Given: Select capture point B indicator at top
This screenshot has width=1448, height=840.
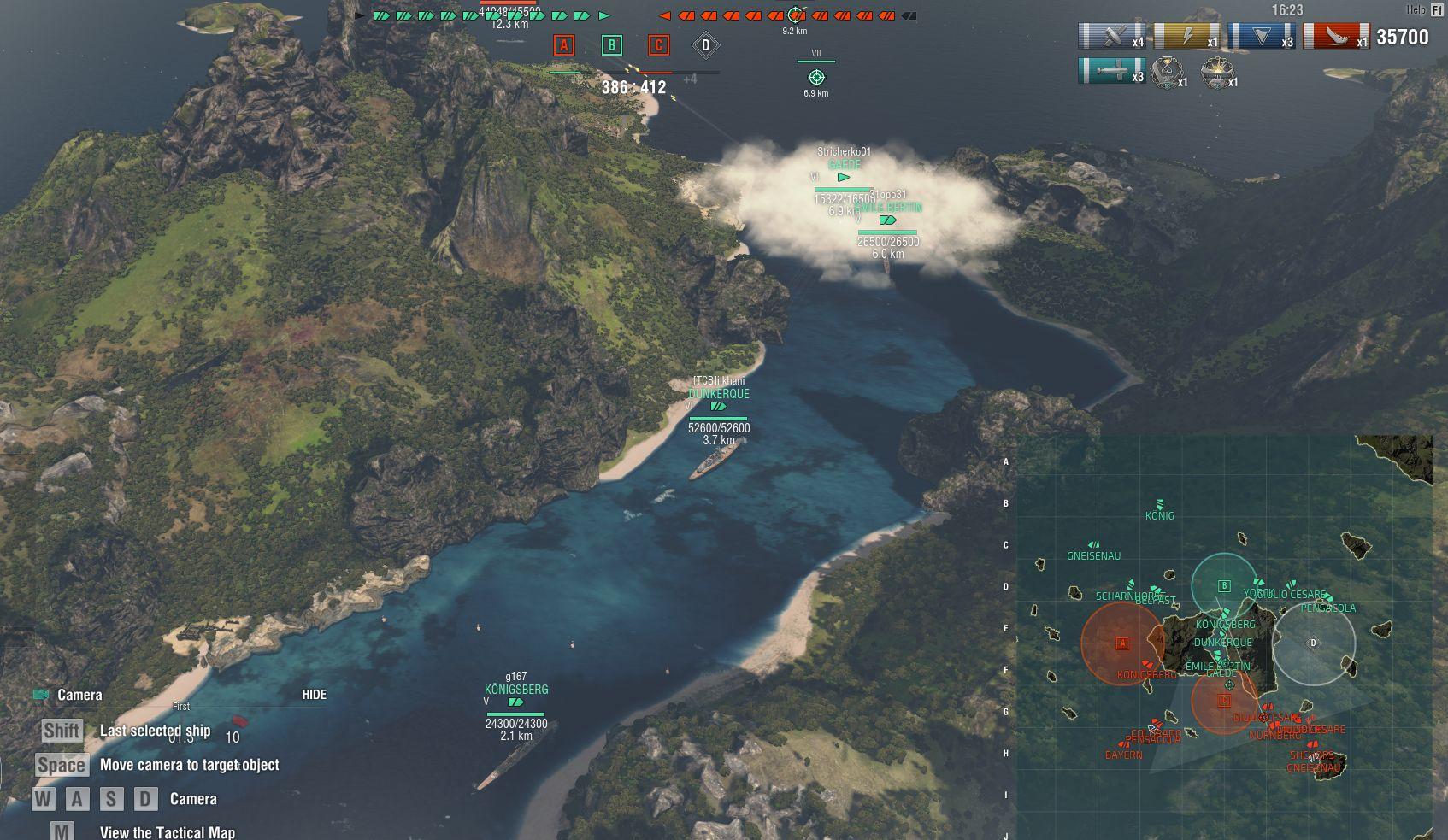Looking at the screenshot, I should pos(611,45).
